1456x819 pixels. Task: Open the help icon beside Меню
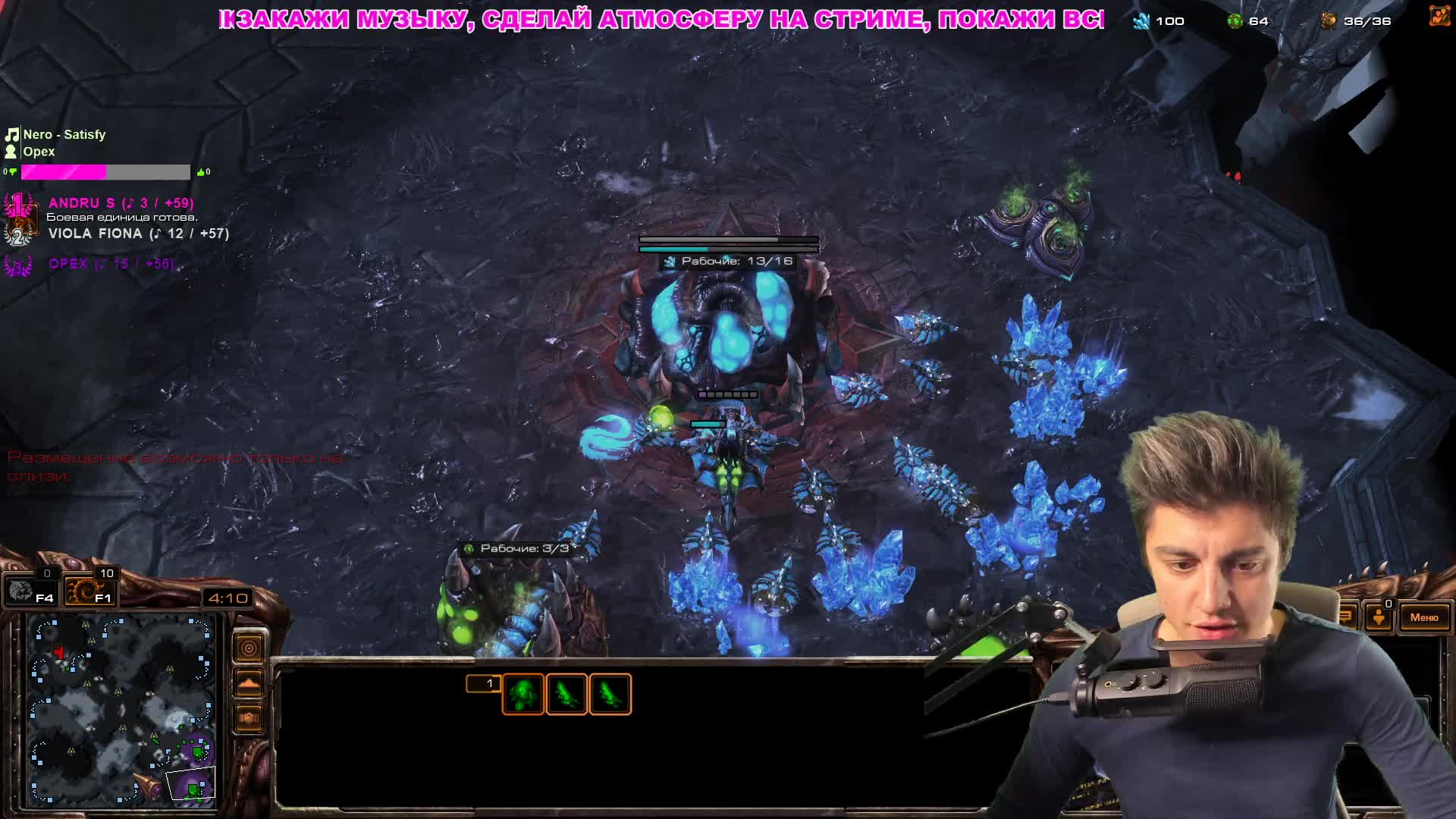1379,617
